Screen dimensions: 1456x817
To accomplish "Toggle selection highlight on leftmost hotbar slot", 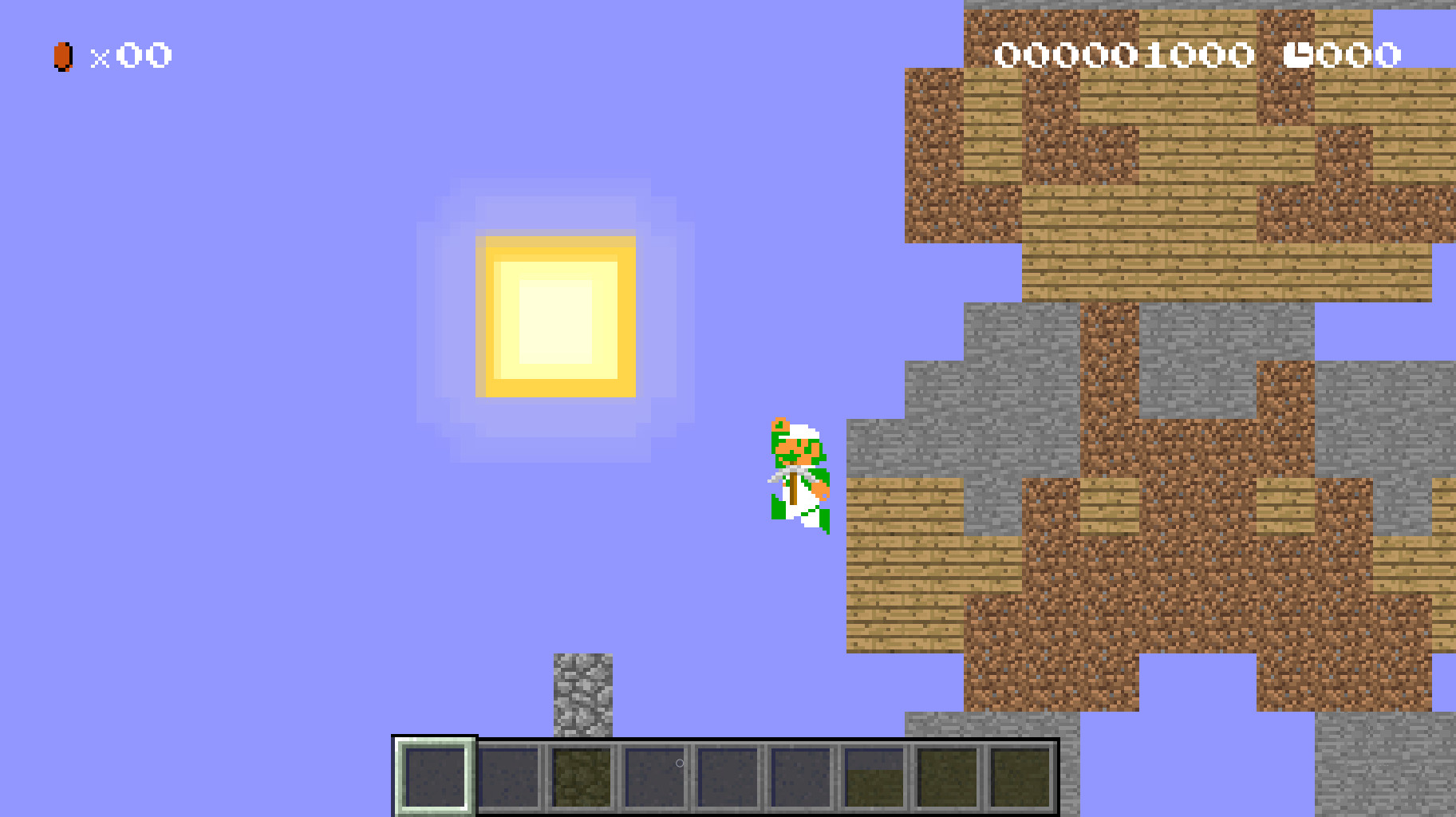I will point(435,778).
